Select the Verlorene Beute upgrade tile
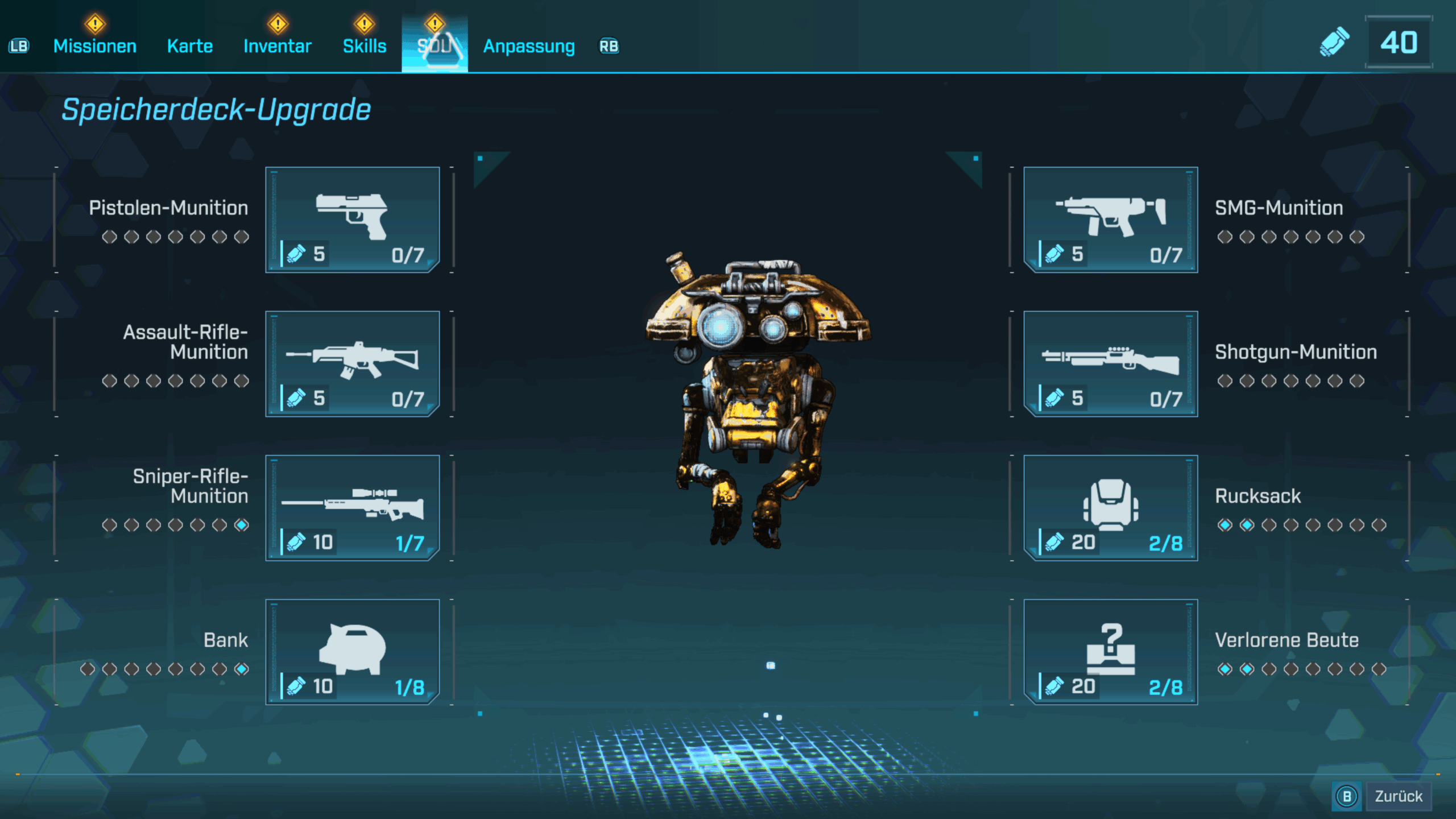 [x=1110, y=651]
